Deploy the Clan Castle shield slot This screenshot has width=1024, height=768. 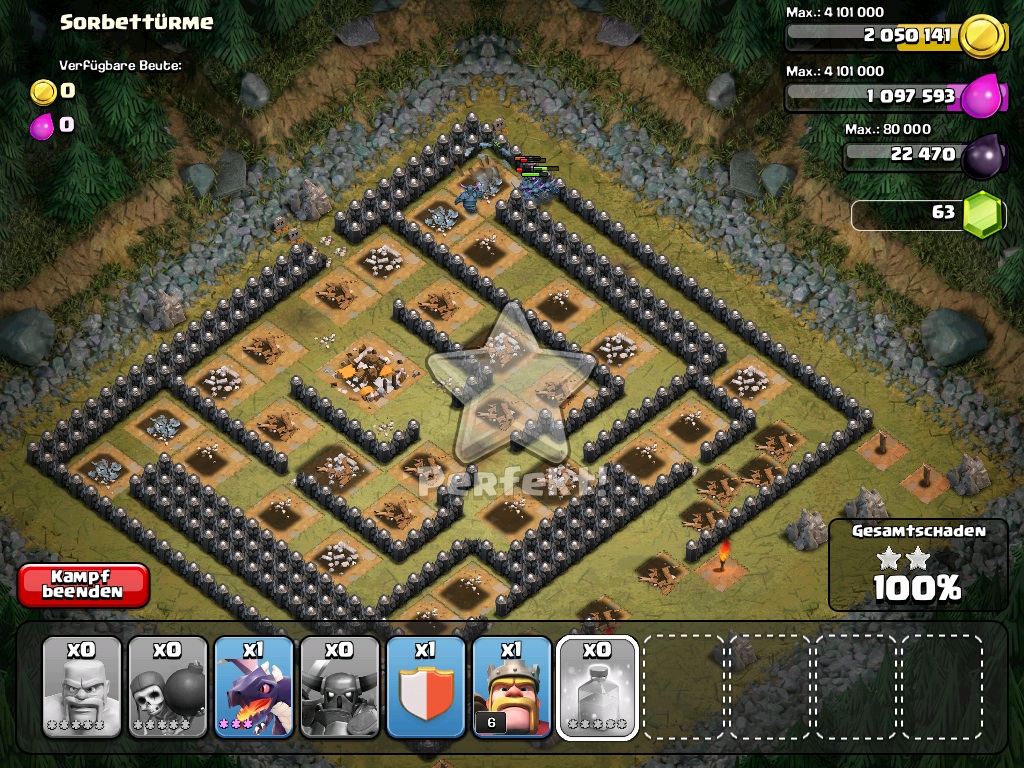point(426,687)
